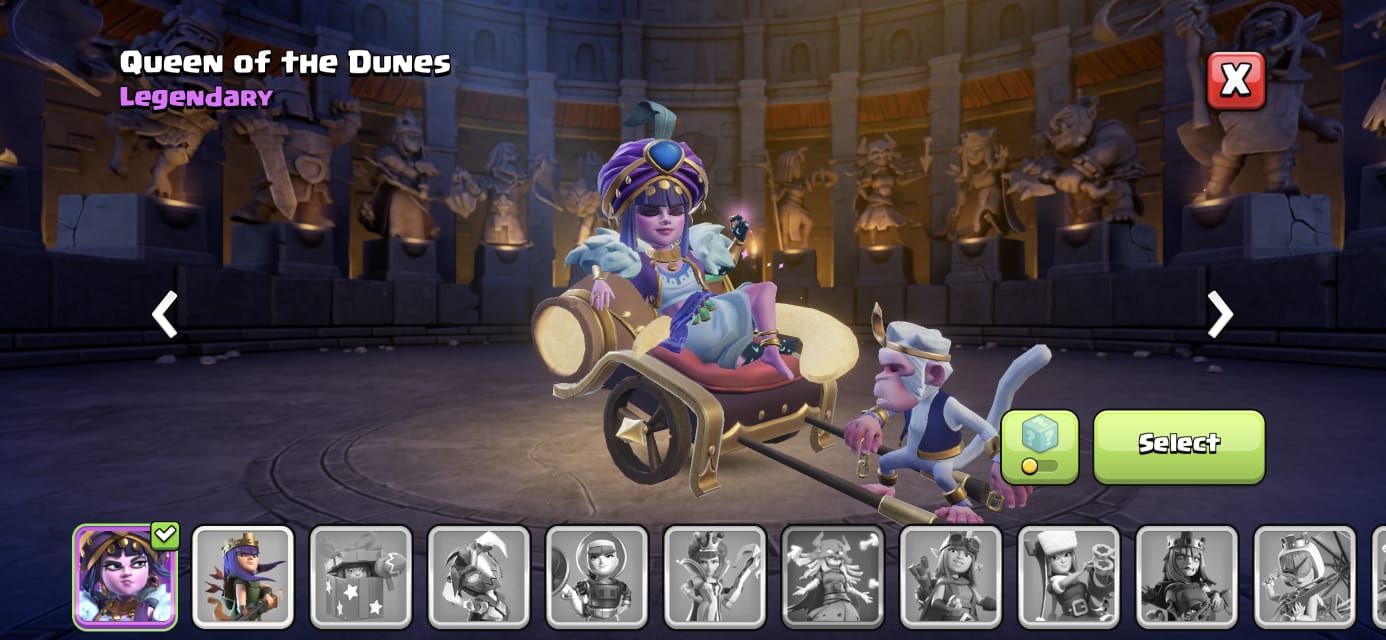Image resolution: width=1386 pixels, height=640 pixels.
Task: Choose the space helmet queen skin thumbnail
Action: [597, 577]
